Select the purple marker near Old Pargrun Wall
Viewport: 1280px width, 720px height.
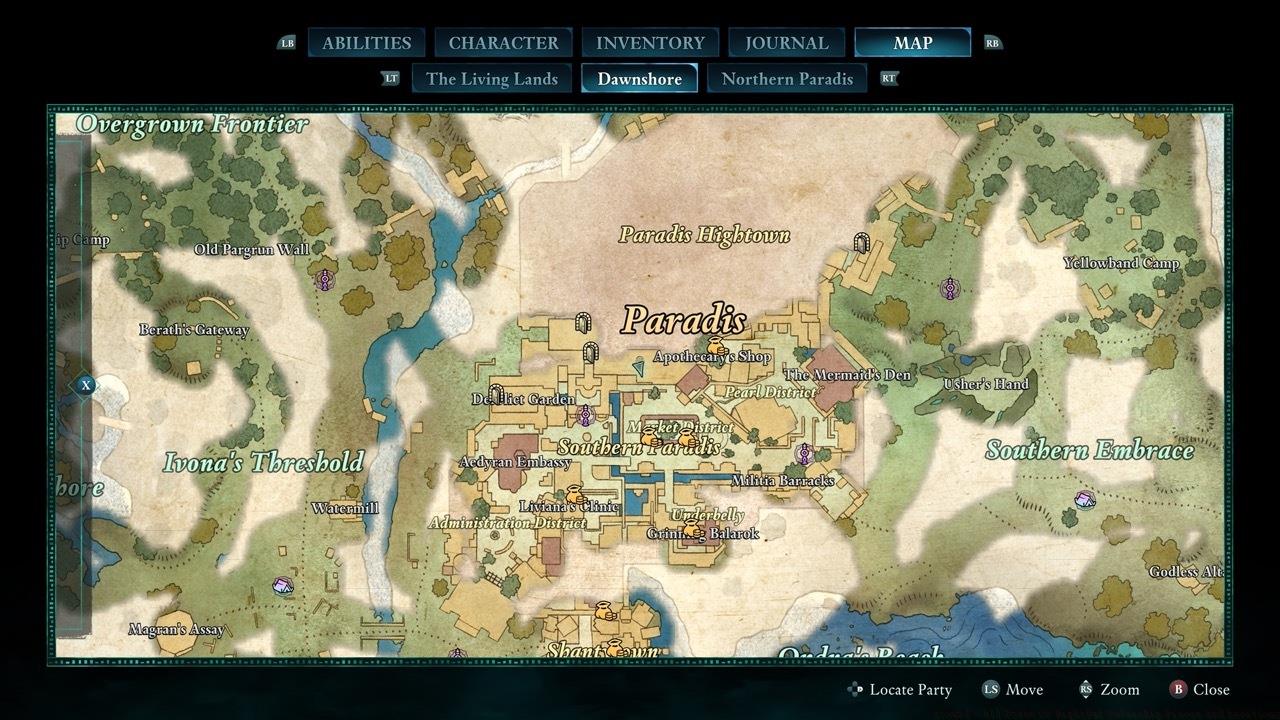pyautogui.click(x=325, y=278)
